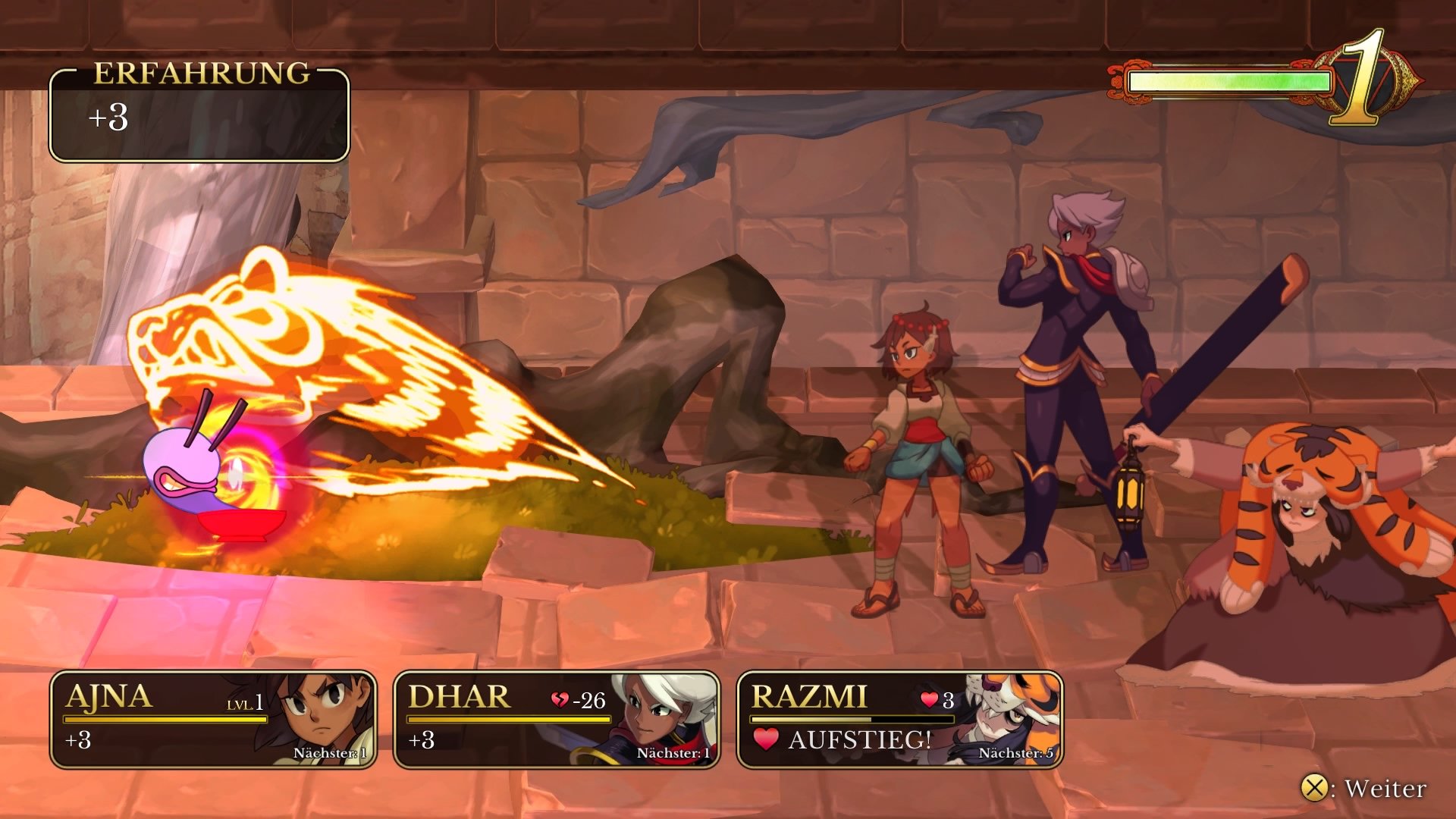Screen dimensions: 1456x819
Task: Open the ERFAHRUNG experience popup
Action: [x=199, y=114]
